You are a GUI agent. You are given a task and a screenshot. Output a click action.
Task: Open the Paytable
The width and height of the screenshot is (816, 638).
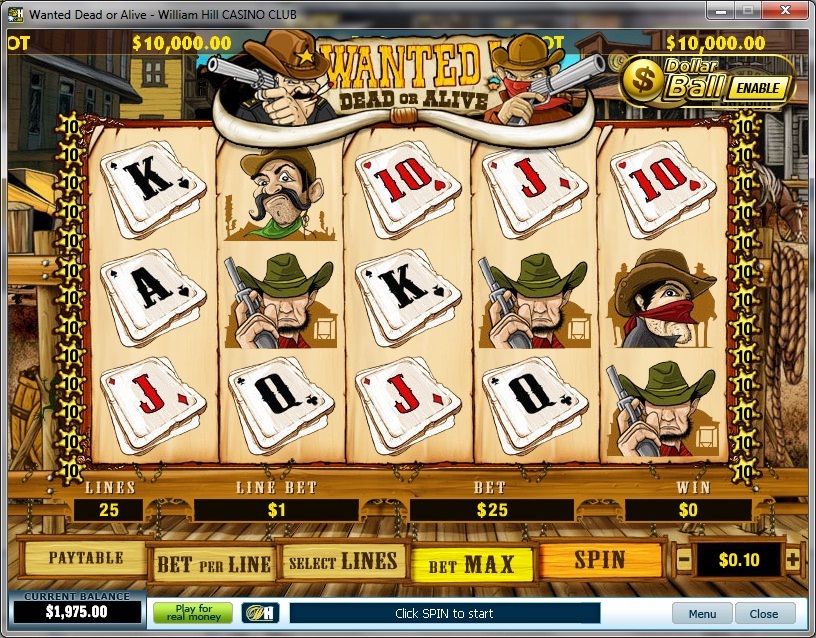point(85,558)
